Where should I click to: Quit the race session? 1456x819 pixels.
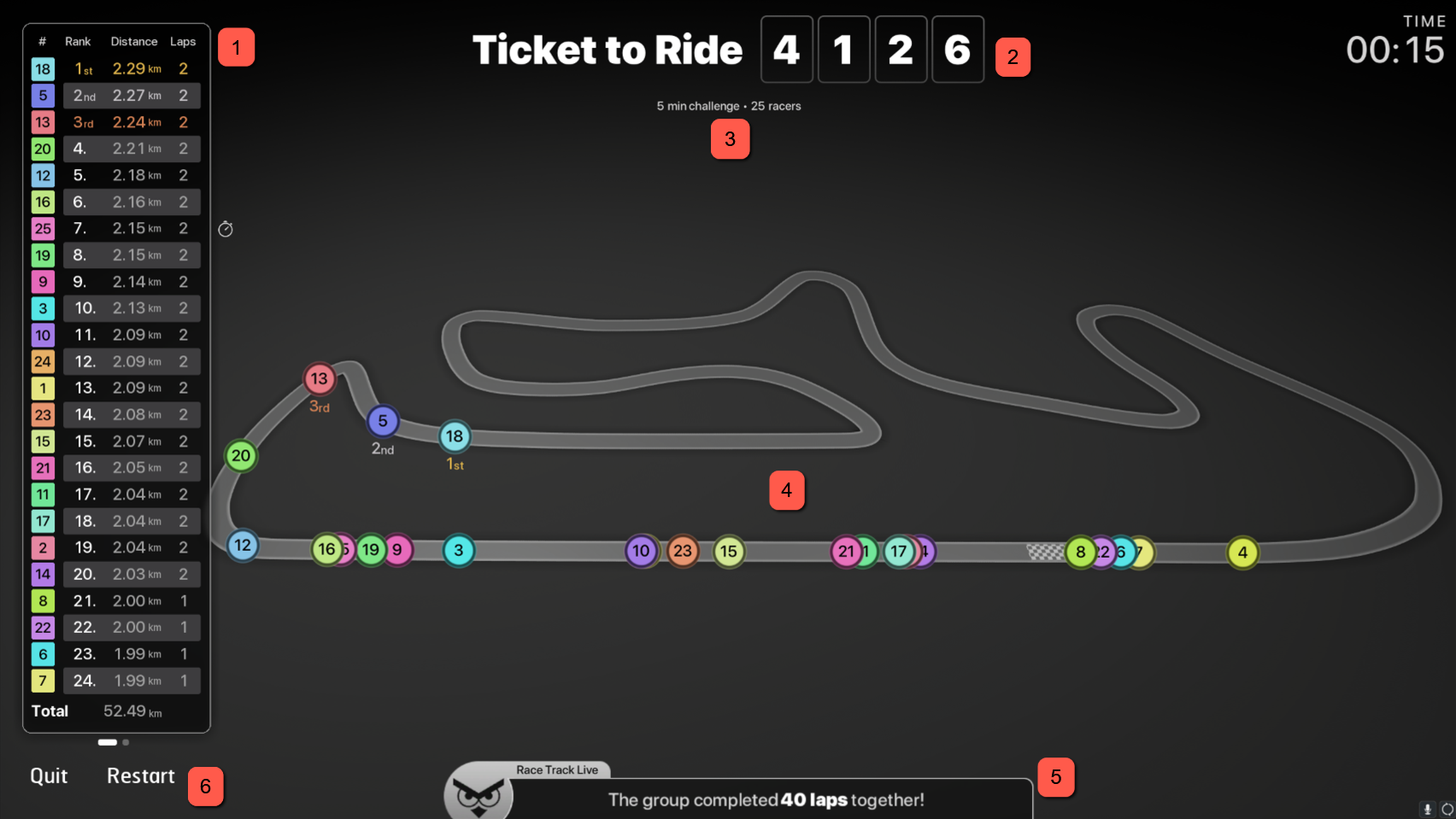tap(49, 775)
